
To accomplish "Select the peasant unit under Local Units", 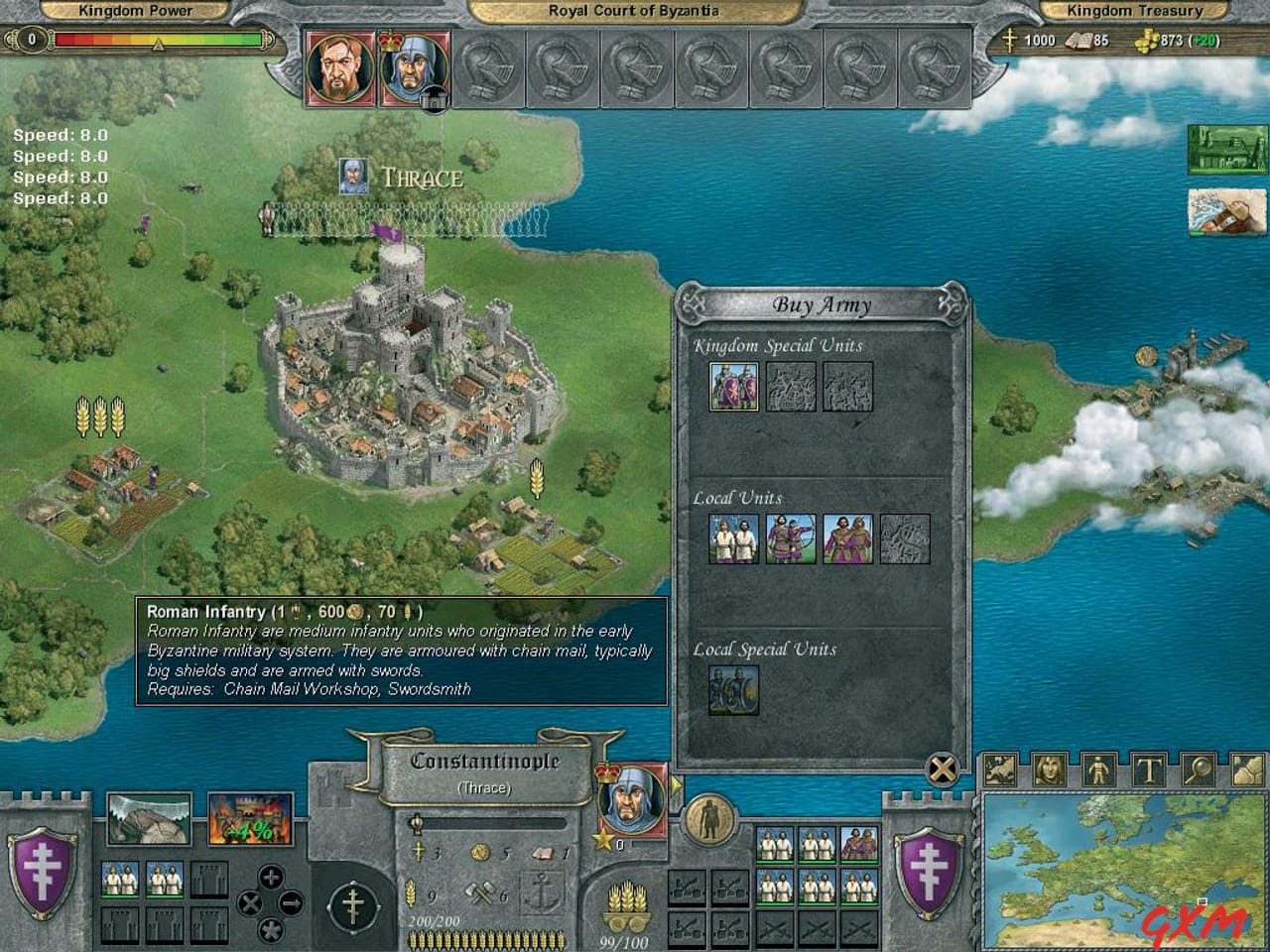I will [x=734, y=539].
